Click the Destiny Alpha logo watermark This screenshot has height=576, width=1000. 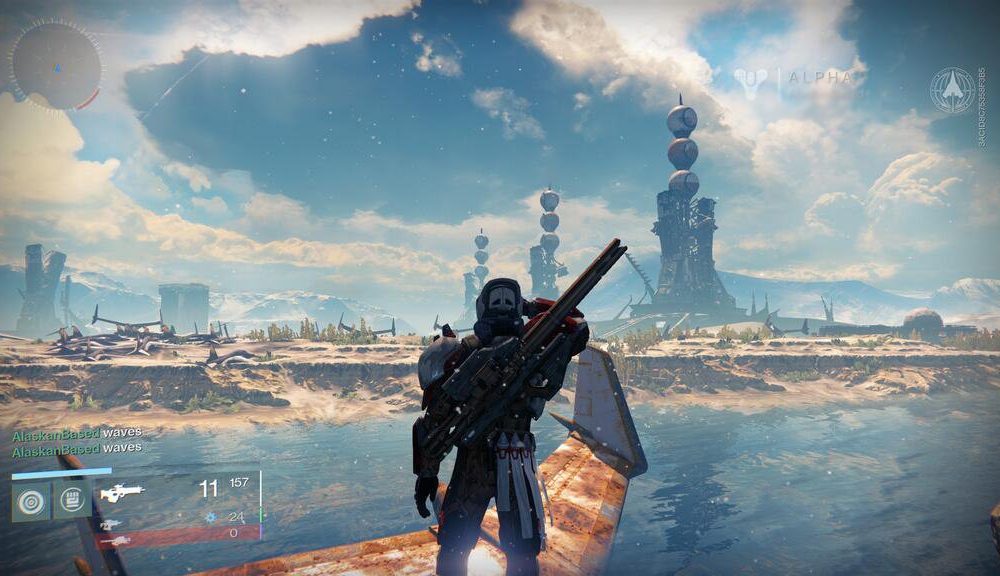pyautogui.click(x=797, y=78)
